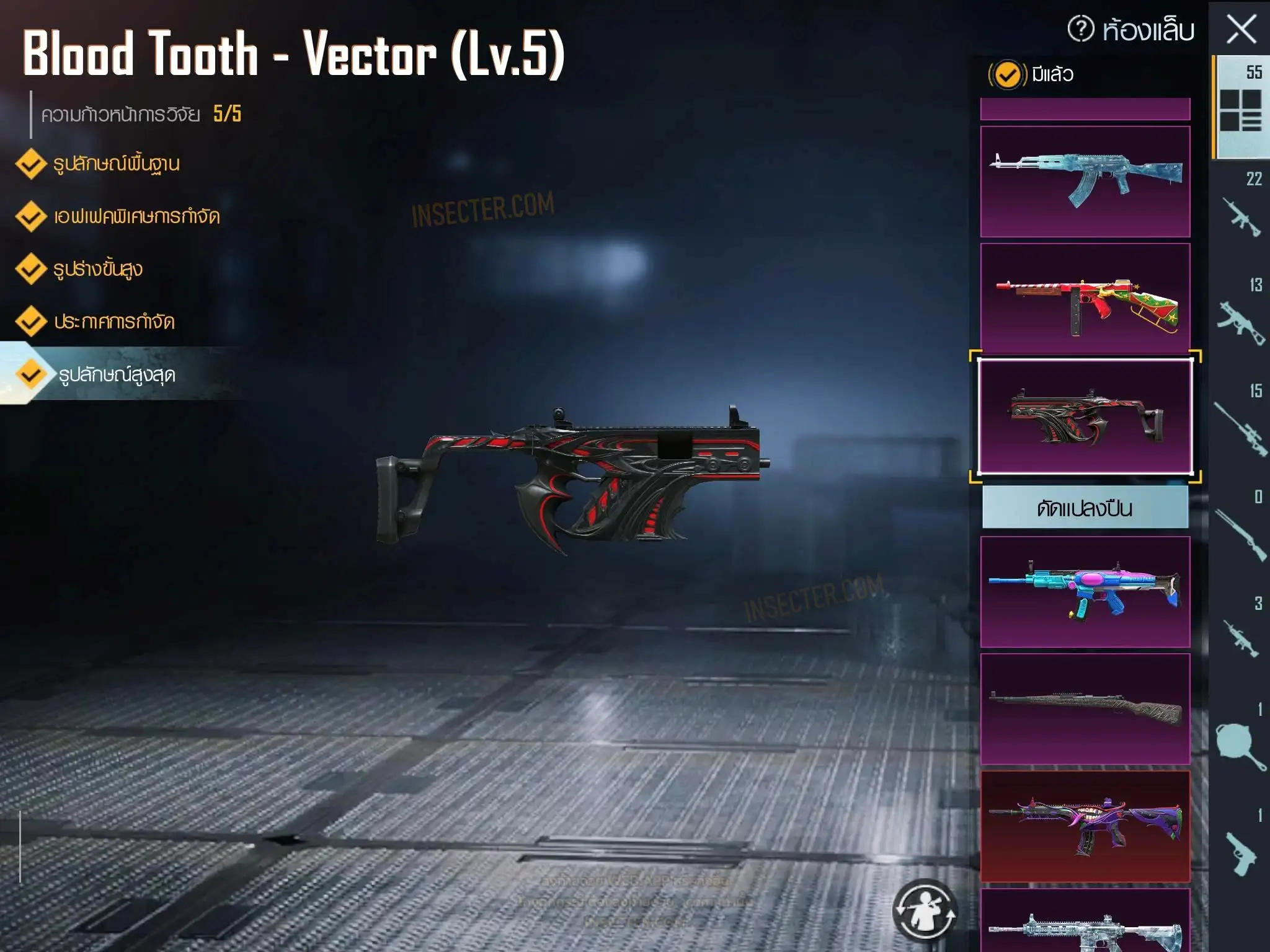Image resolution: width=1270 pixels, height=952 pixels.
Task: Pick the cyan and pink rifle skin
Action: [x=1085, y=592]
